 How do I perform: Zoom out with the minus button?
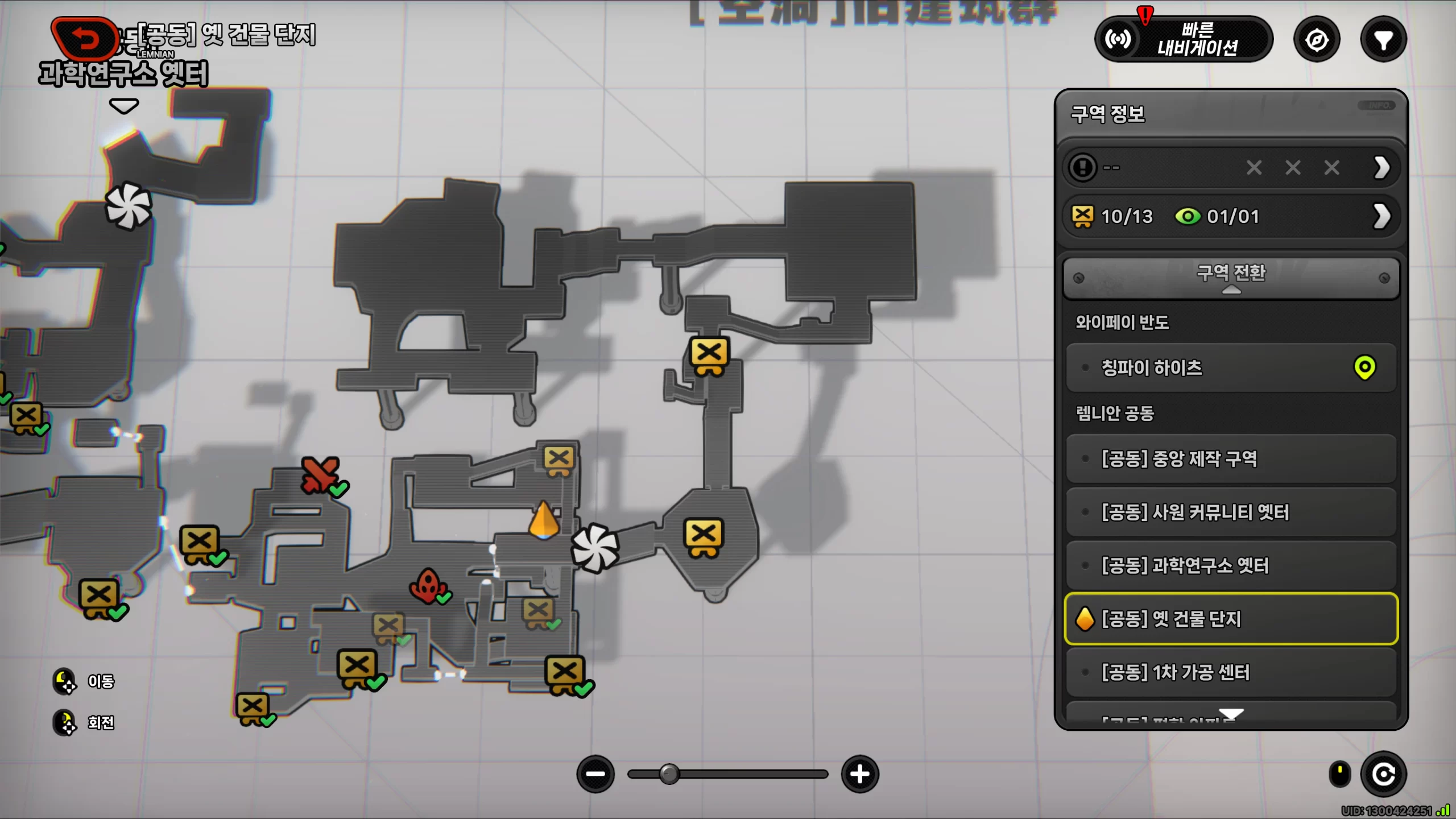pos(595,774)
